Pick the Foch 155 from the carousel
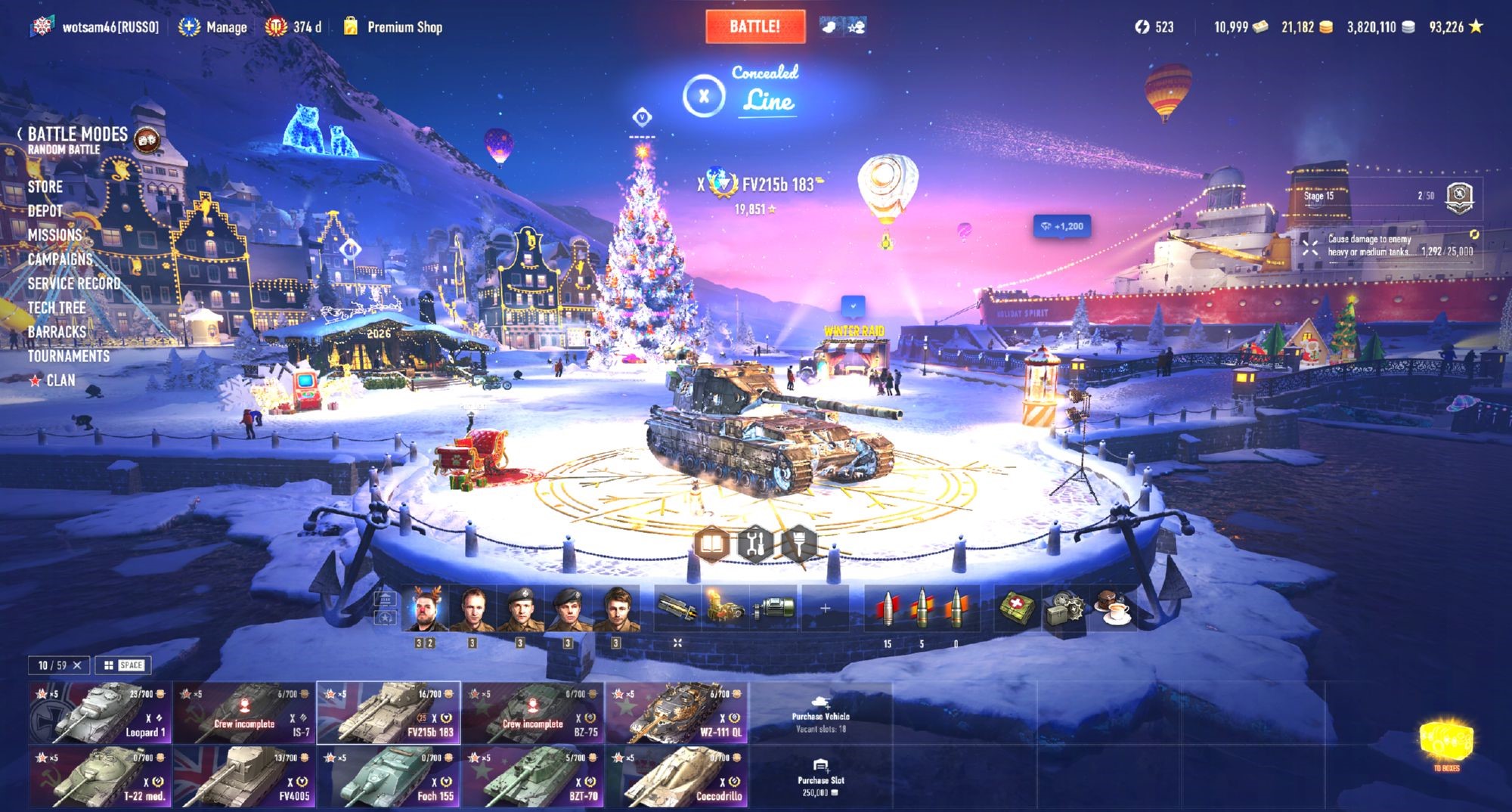 (x=389, y=776)
